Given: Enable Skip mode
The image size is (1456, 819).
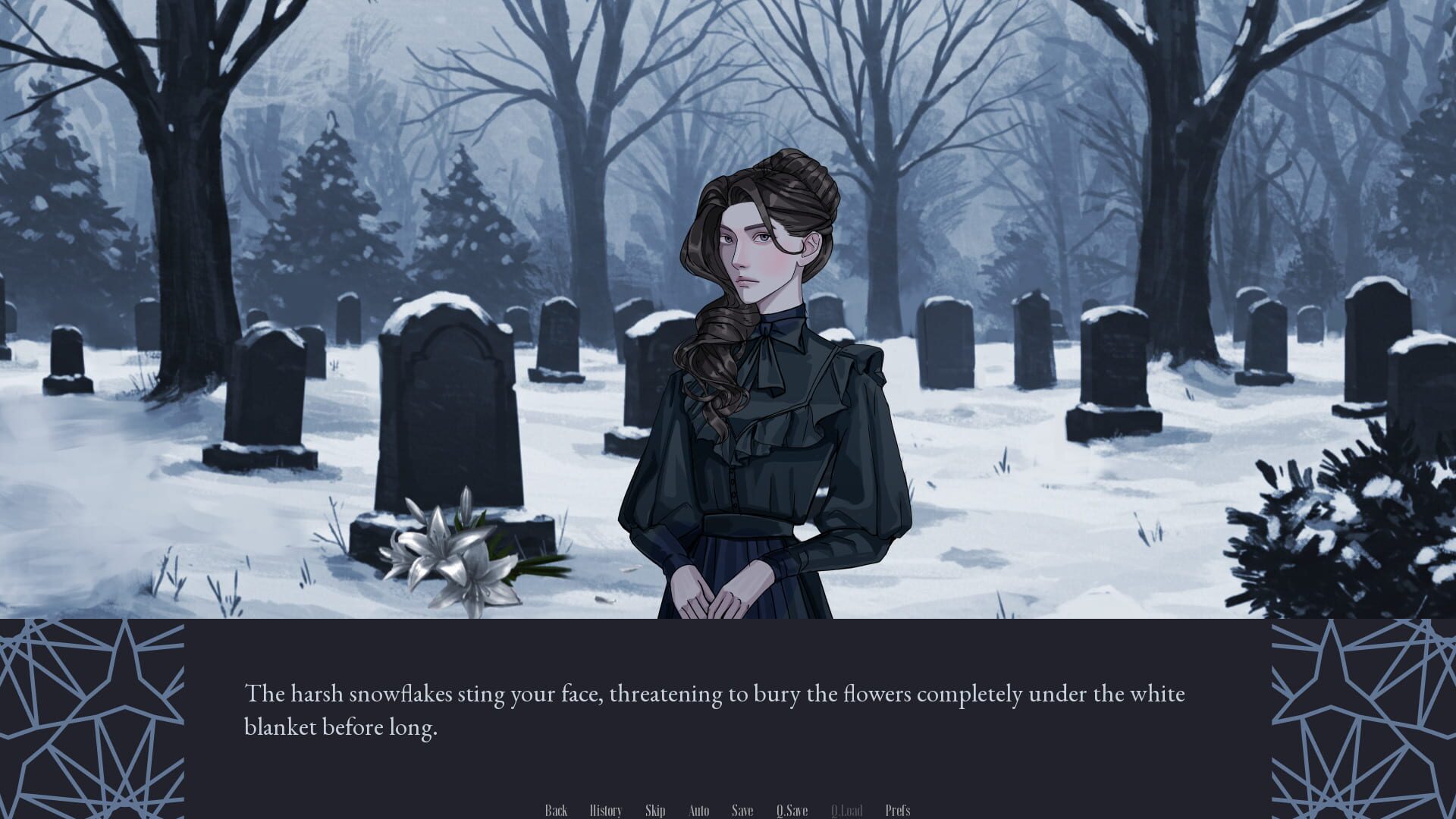Looking at the screenshot, I should click(655, 810).
